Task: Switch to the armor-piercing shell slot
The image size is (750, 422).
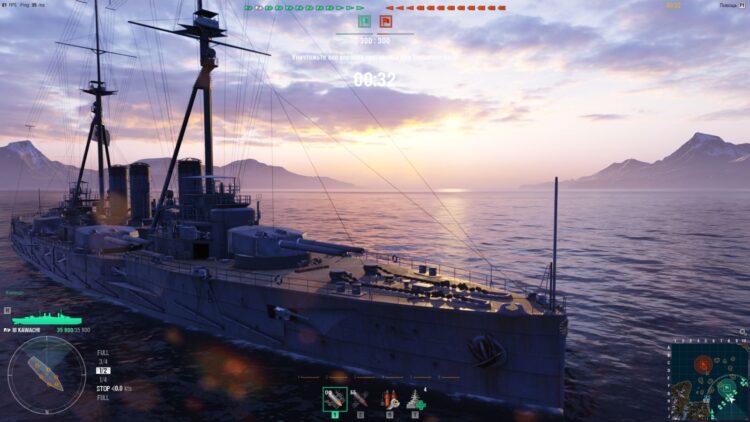Action: 360,398
